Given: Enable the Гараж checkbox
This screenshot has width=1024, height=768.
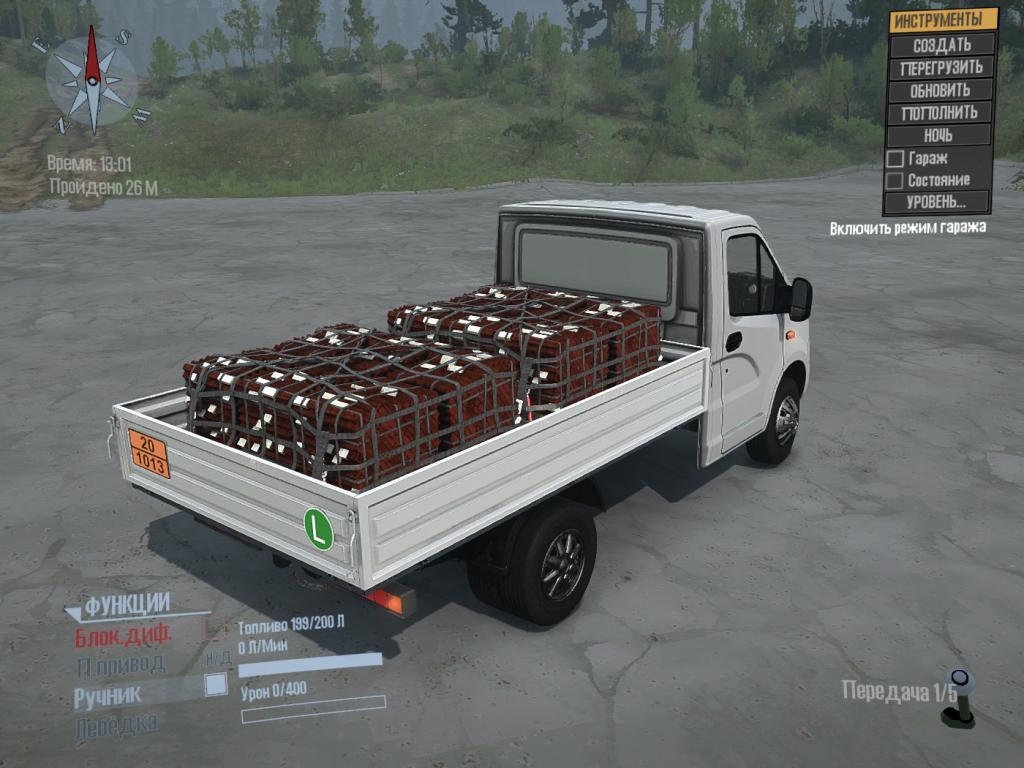Looking at the screenshot, I should coord(896,158).
